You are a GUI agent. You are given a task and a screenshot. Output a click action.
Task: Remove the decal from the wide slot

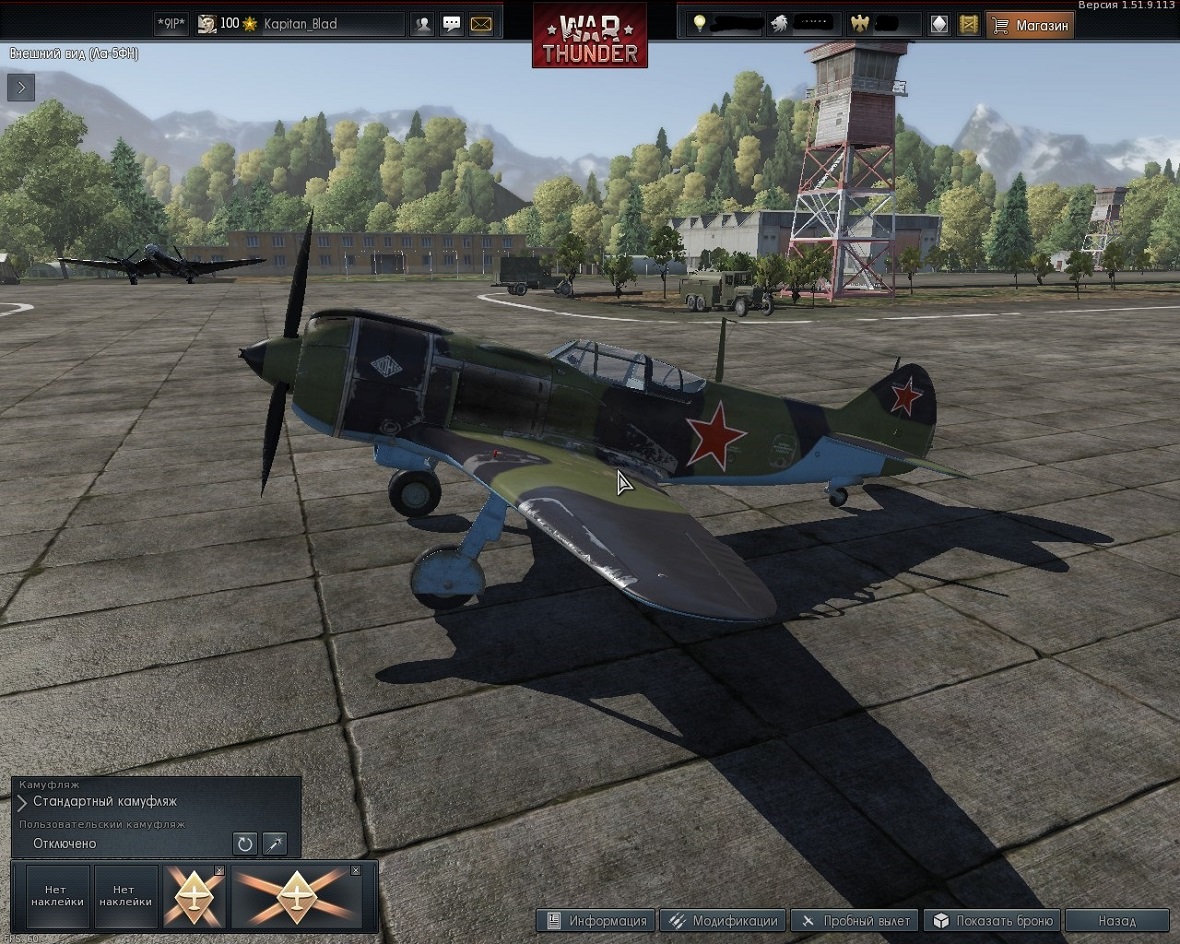(355, 871)
